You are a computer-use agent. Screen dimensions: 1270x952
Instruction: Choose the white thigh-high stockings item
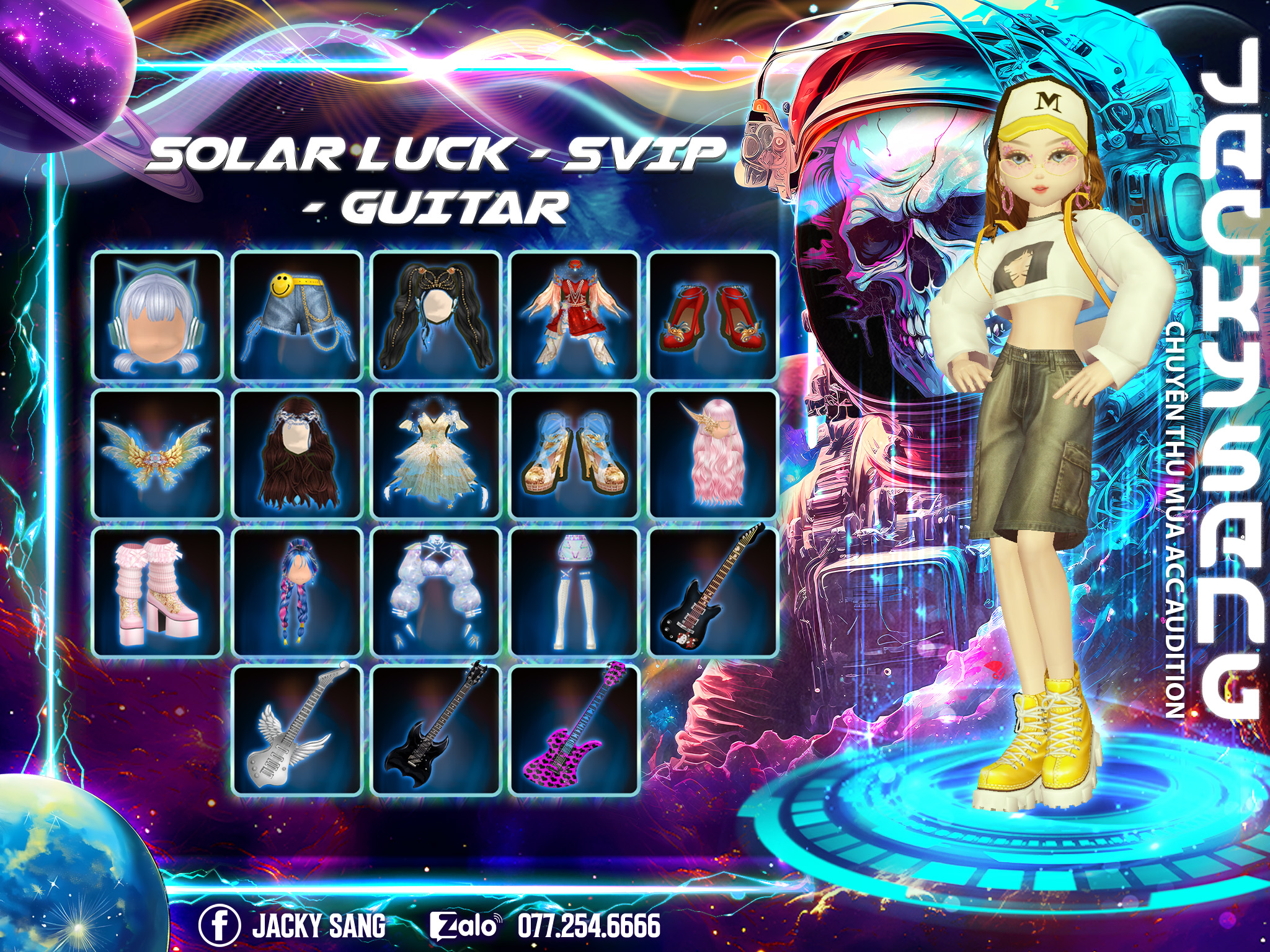point(575,592)
